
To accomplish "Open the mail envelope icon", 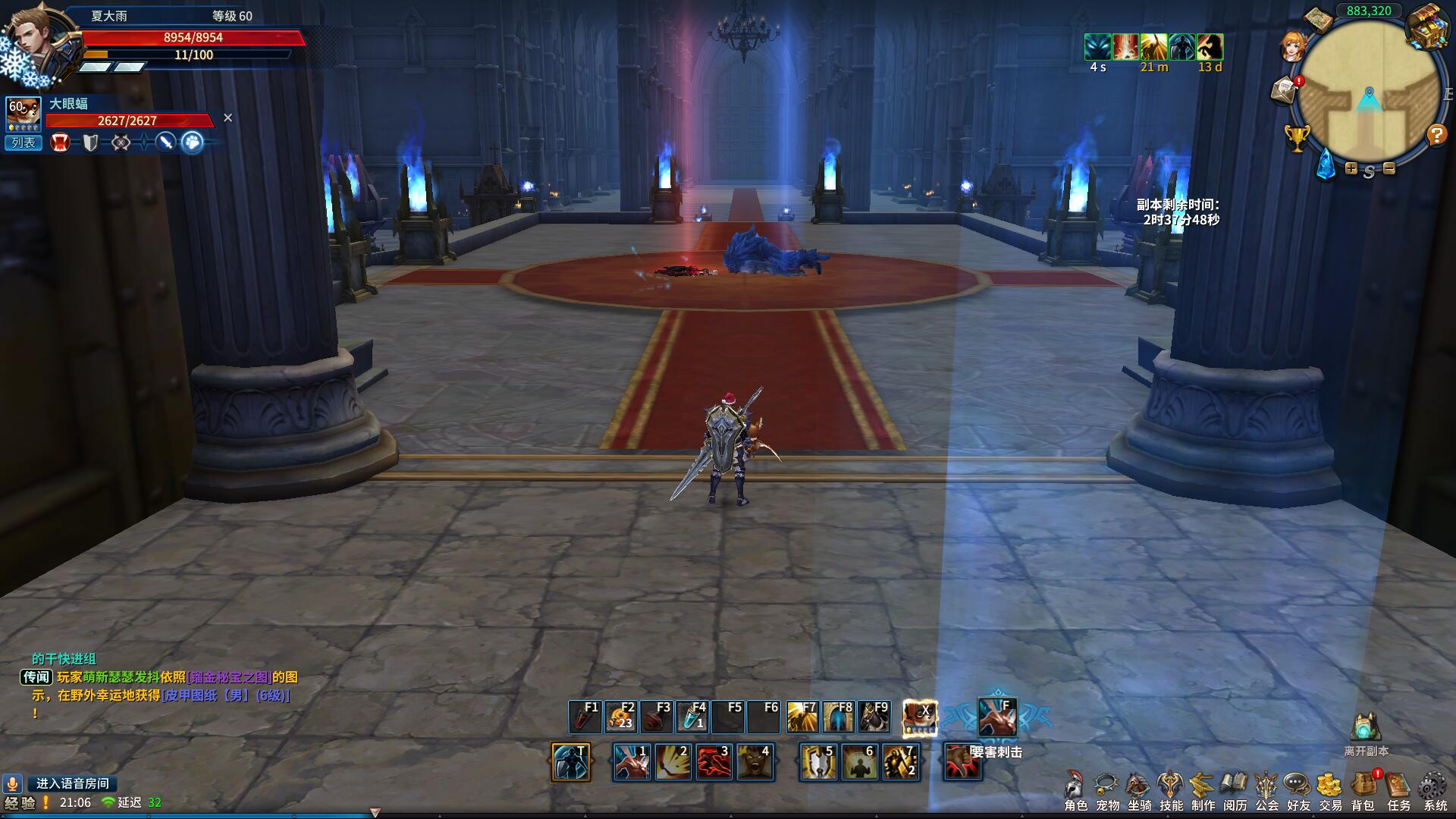I will (x=1285, y=89).
